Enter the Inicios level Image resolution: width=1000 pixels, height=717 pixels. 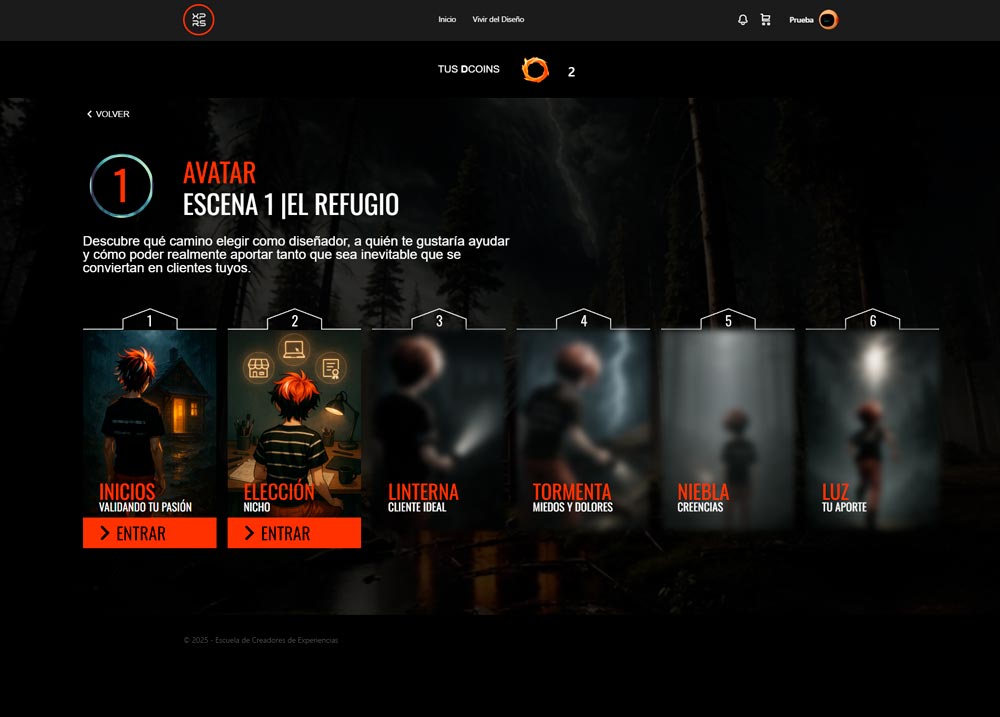pos(149,533)
